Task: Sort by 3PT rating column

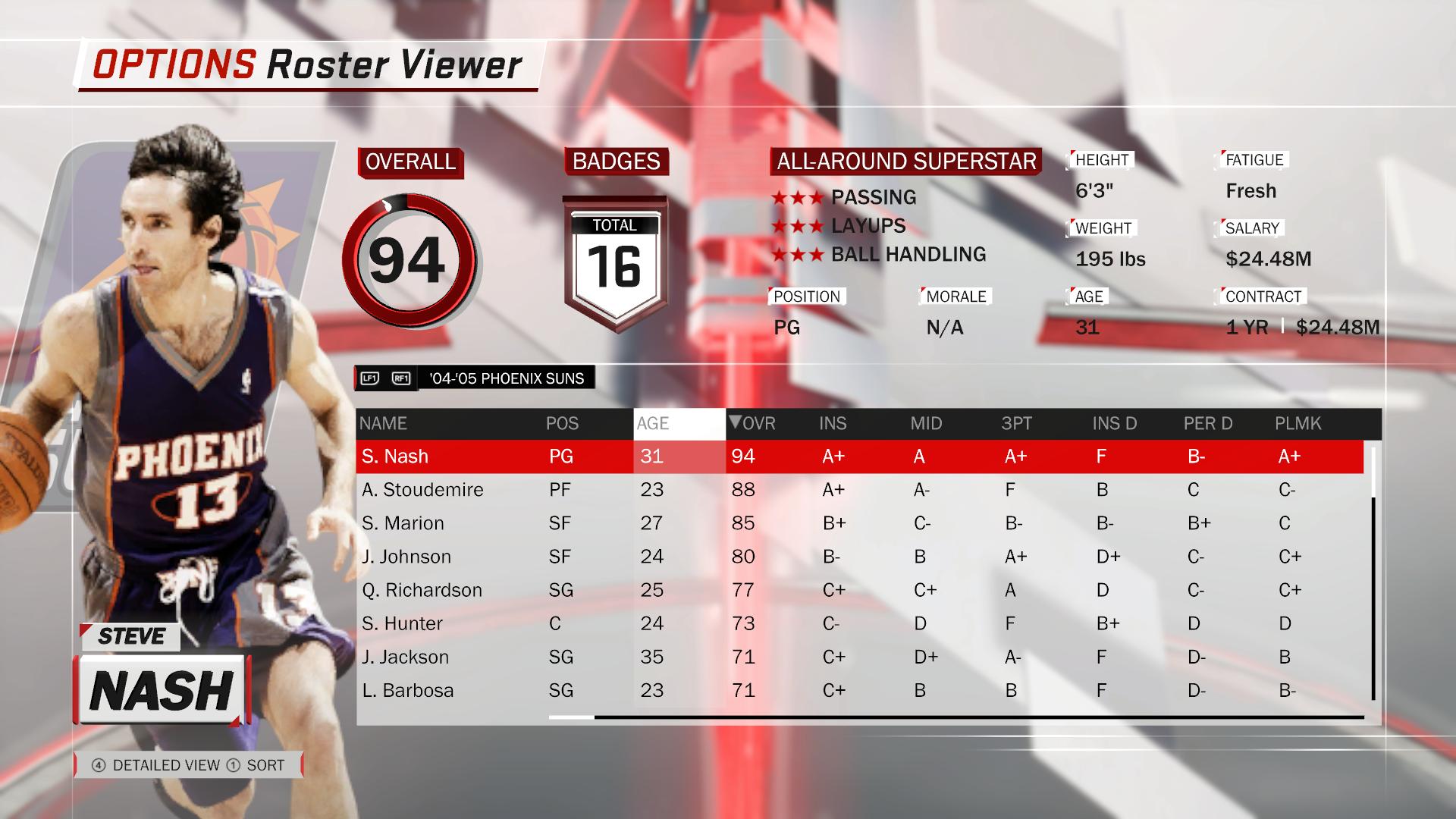Action: tap(1016, 424)
